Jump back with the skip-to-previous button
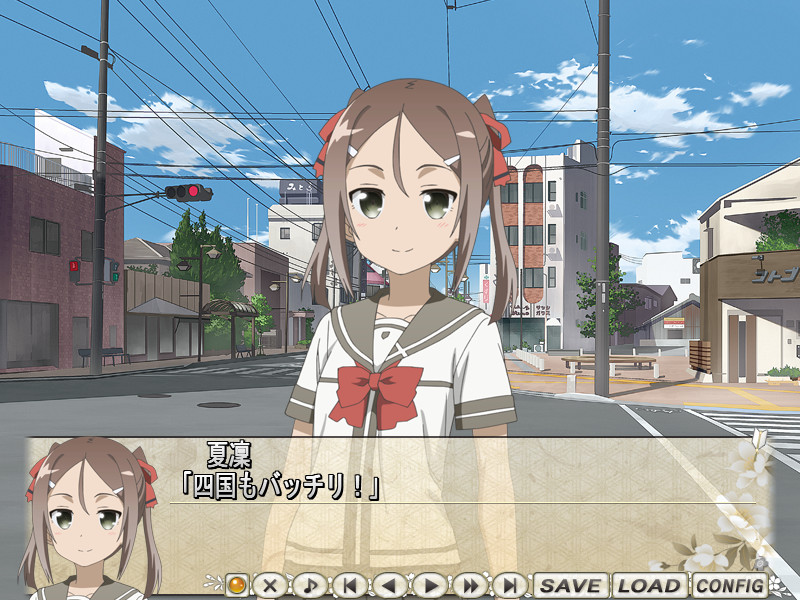 (x=349, y=585)
